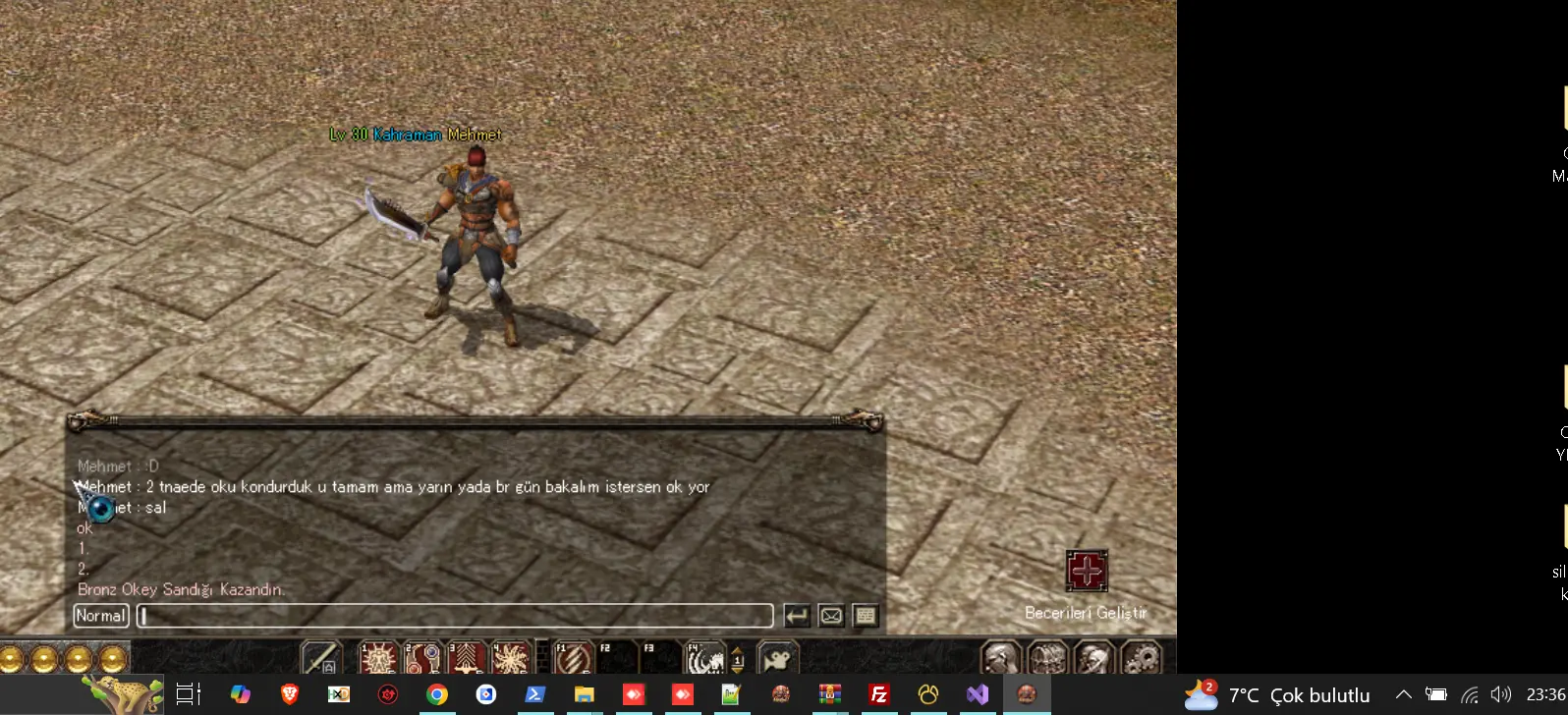Image resolution: width=1568 pixels, height=715 pixels.
Task: Open the chat log window button
Action: 865,616
